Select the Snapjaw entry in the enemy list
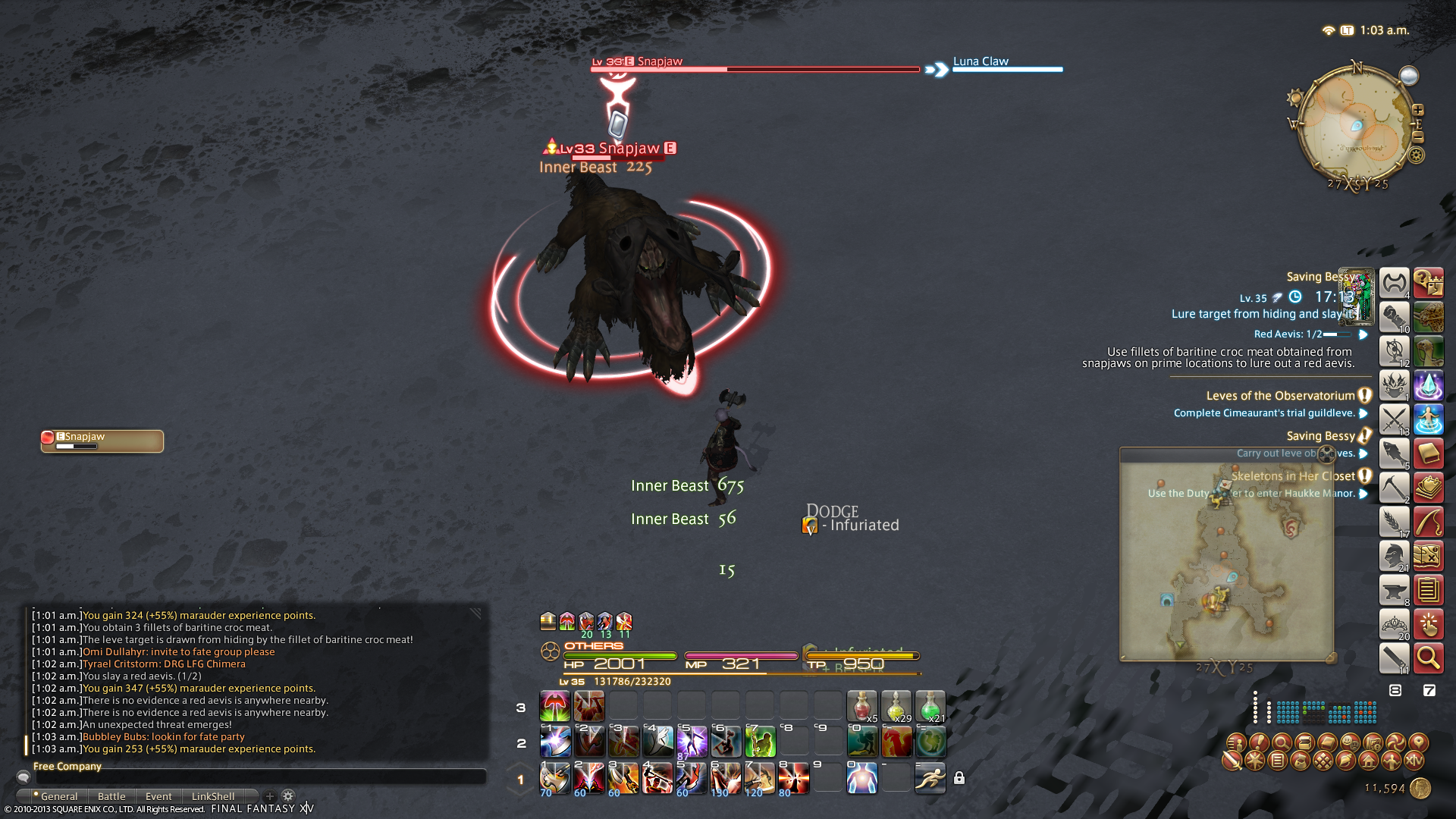 (x=102, y=441)
